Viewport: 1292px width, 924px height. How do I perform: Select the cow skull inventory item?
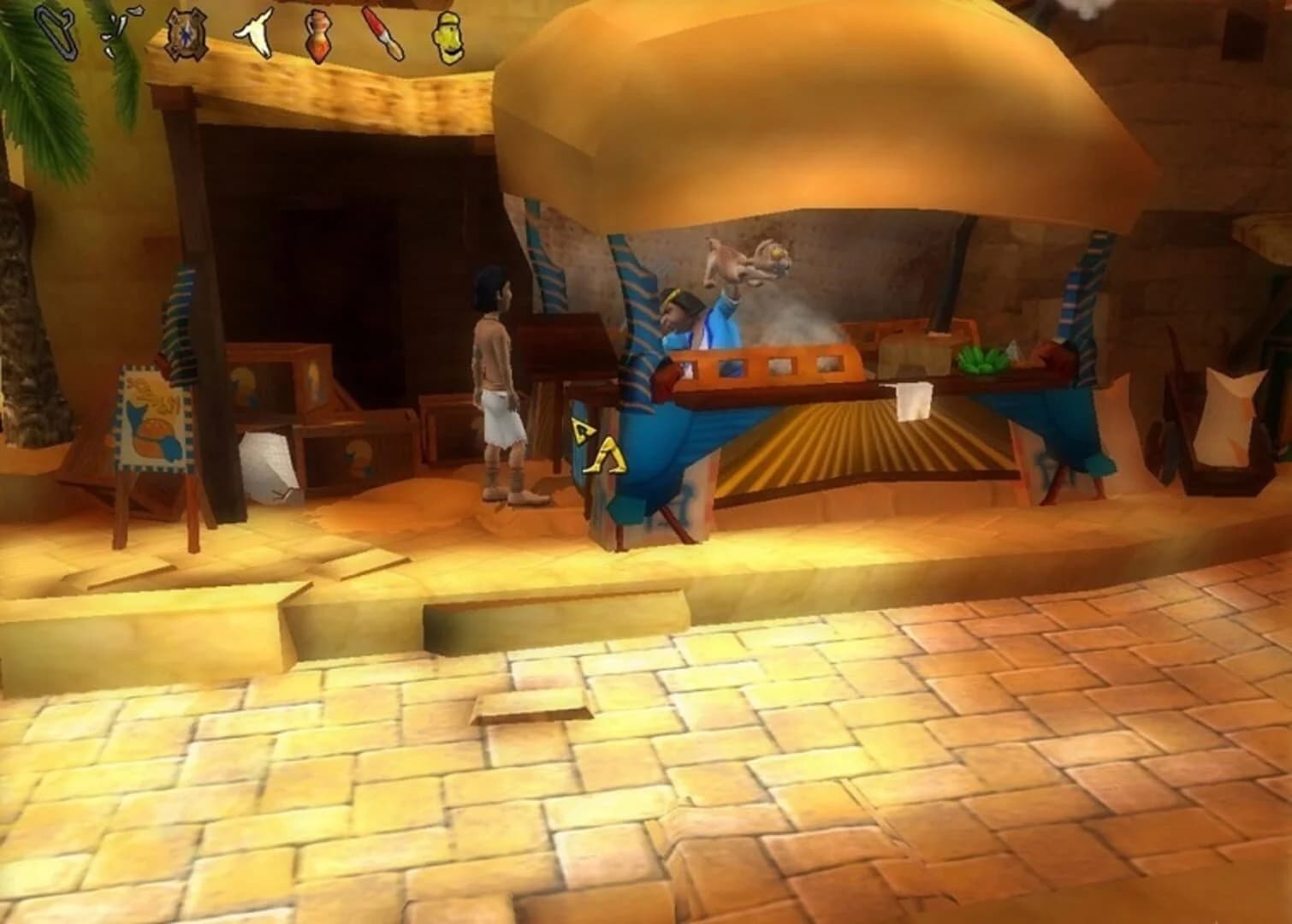[x=257, y=33]
